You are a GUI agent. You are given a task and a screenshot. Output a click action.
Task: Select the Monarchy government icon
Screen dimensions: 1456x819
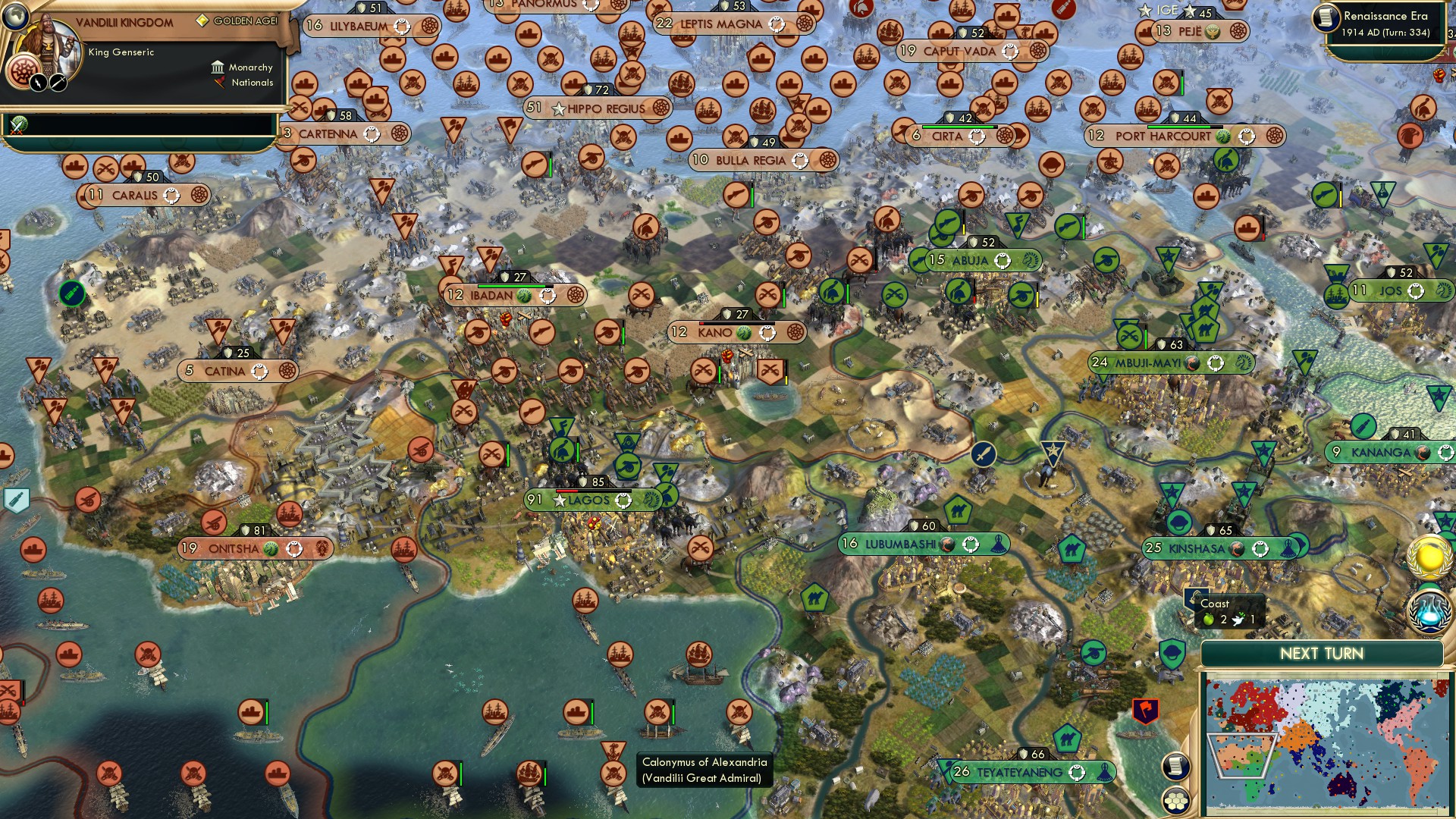[218, 67]
